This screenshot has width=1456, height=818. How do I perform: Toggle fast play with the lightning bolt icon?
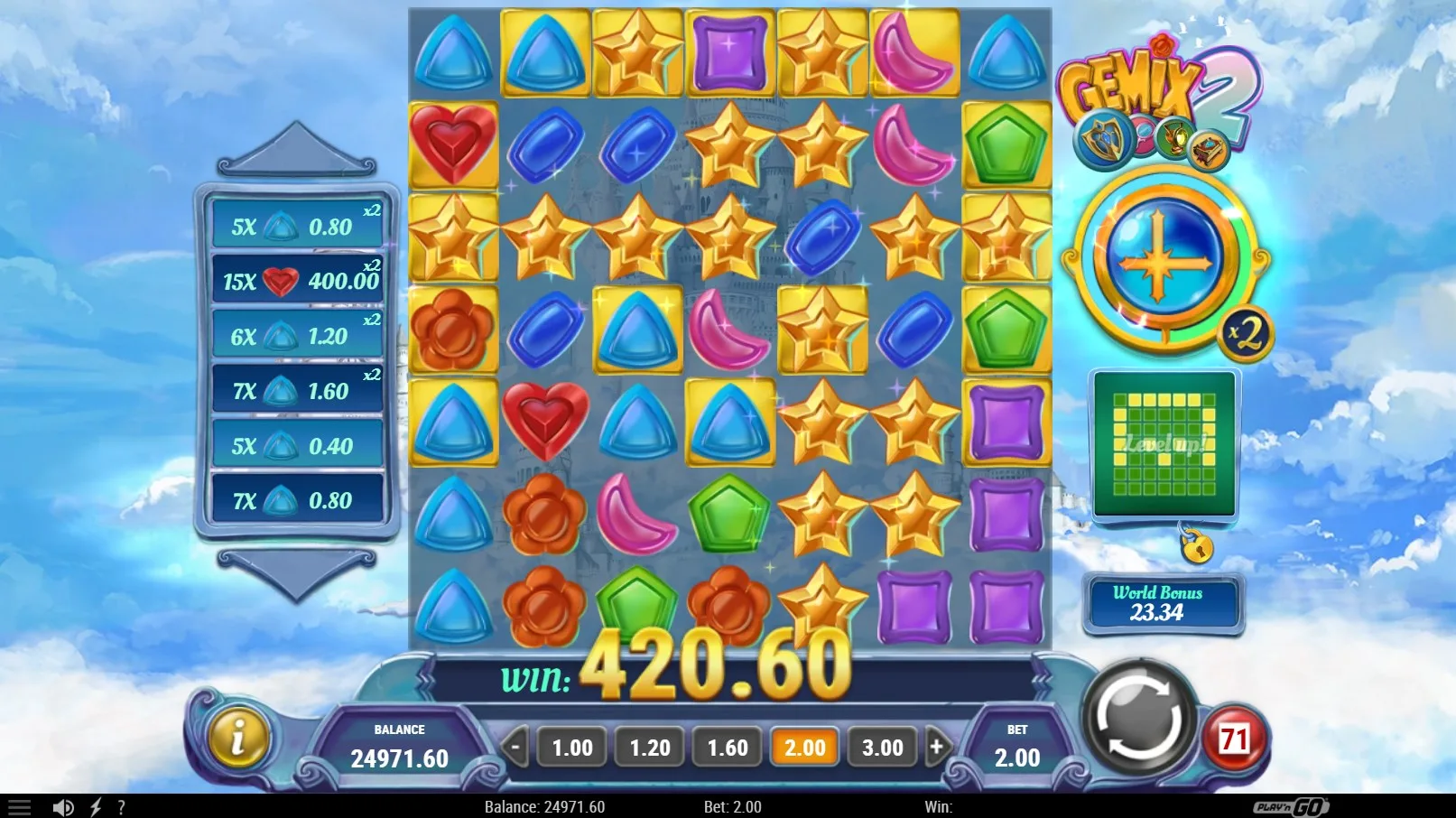coord(95,807)
